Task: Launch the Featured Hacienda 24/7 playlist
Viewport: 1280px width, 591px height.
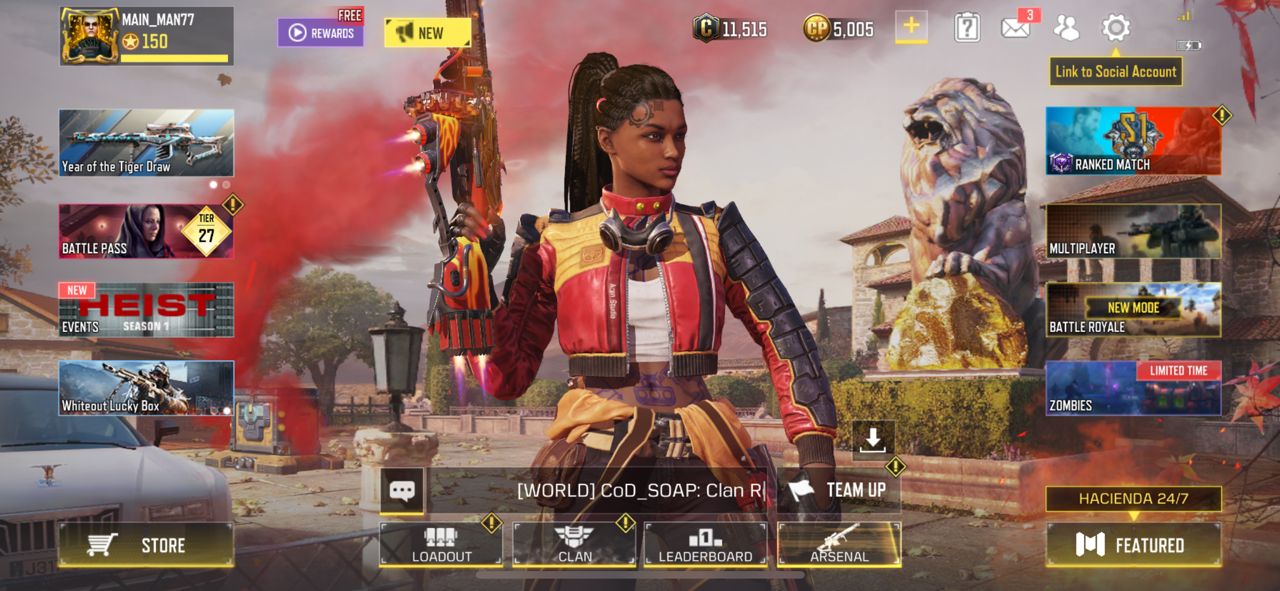Action: pos(1133,545)
